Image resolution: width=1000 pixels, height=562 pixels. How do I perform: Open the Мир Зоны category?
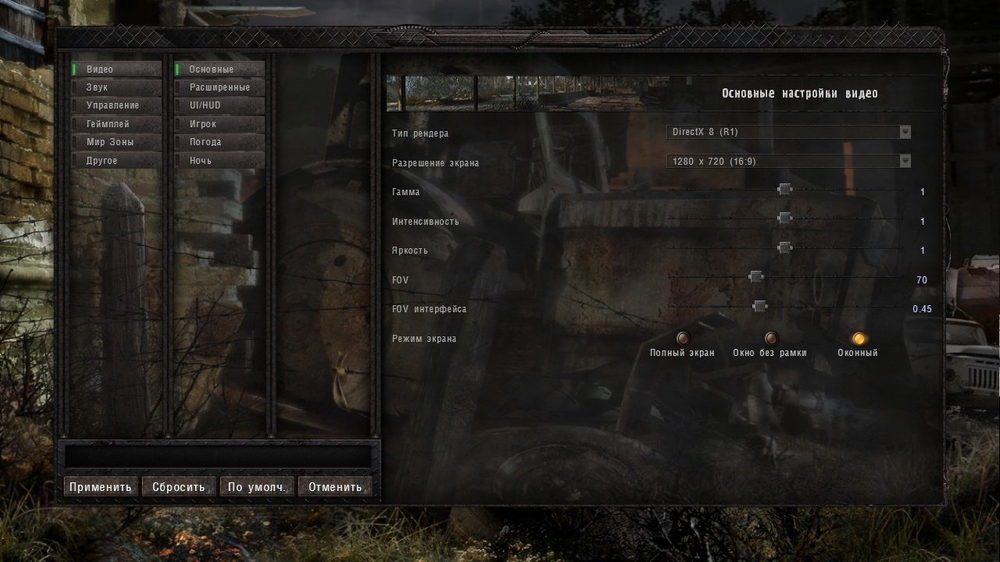tap(115, 142)
